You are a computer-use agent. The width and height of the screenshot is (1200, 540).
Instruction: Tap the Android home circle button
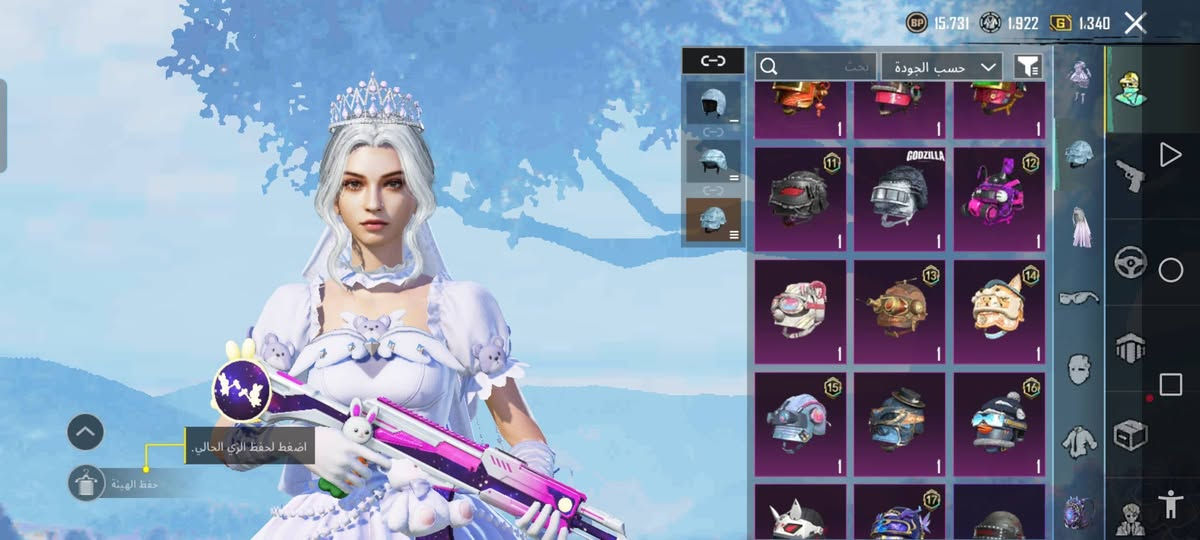coord(1171,269)
